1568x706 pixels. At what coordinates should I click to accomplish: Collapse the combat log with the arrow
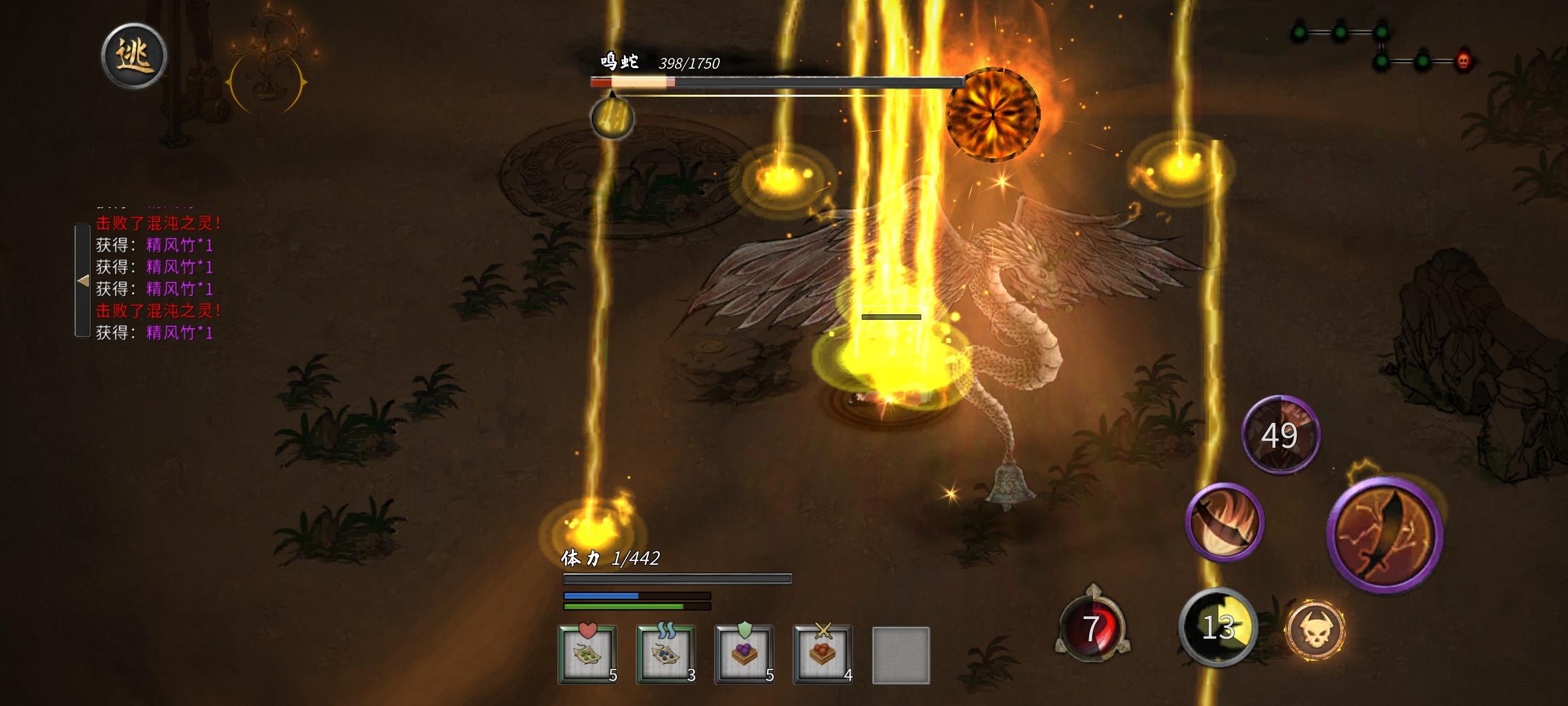(82, 280)
